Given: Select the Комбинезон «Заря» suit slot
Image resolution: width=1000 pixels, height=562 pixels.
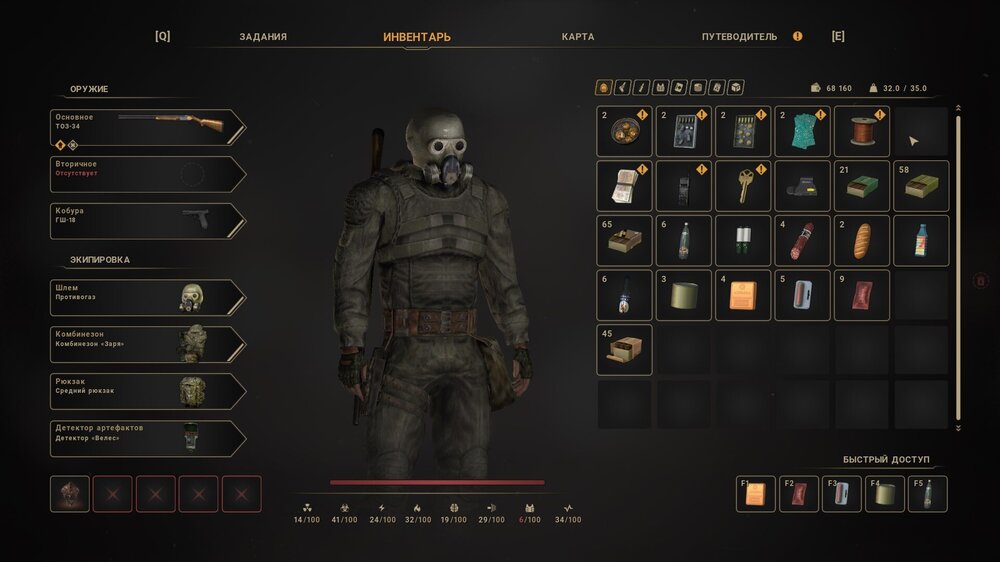Looking at the screenshot, I should pyautogui.click(x=147, y=345).
